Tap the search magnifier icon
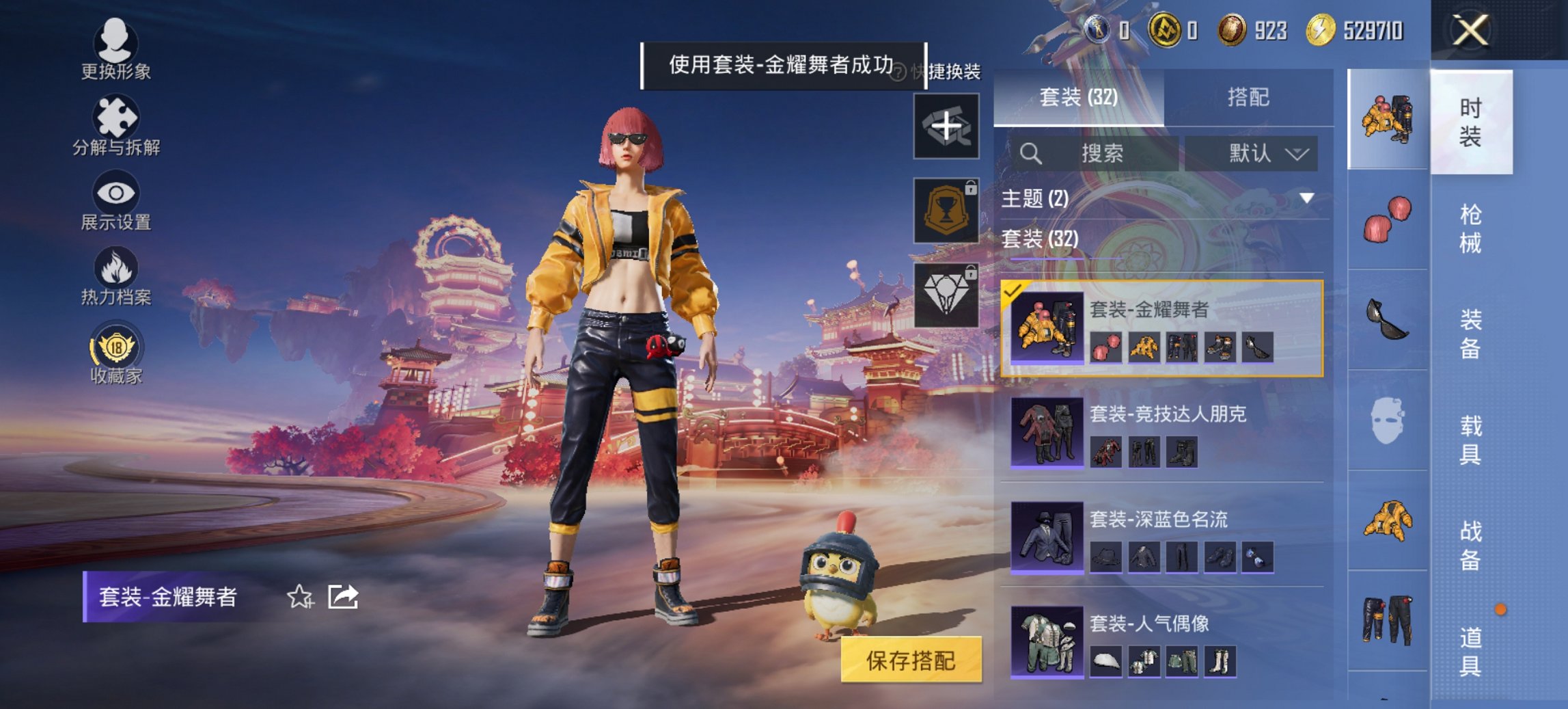This screenshot has height=709, width=1568. pyautogui.click(x=1032, y=153)
